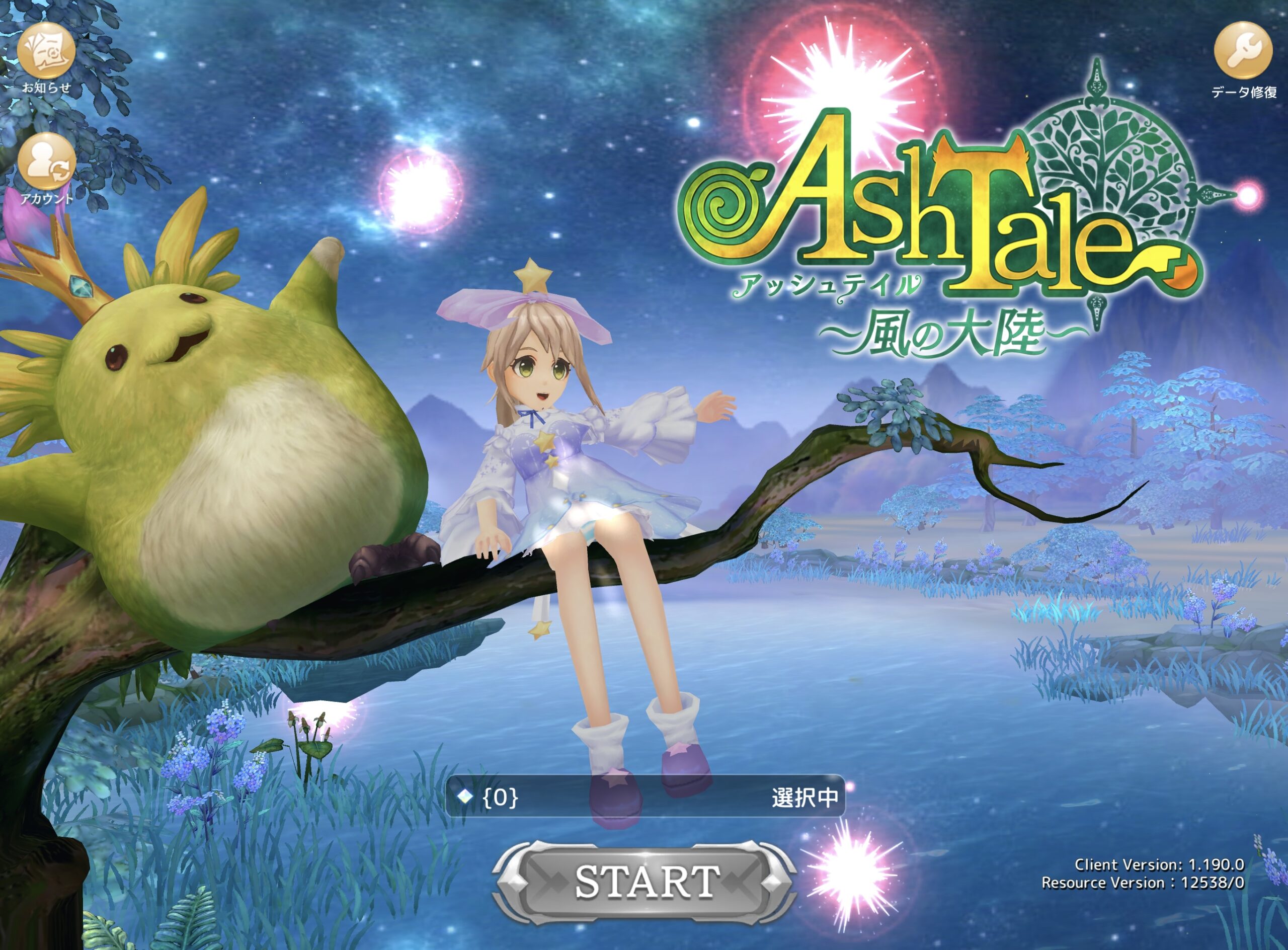Open the データ修復 data repair tool
Viewport: 1288px width, 950px height.
click(1243, 52)
